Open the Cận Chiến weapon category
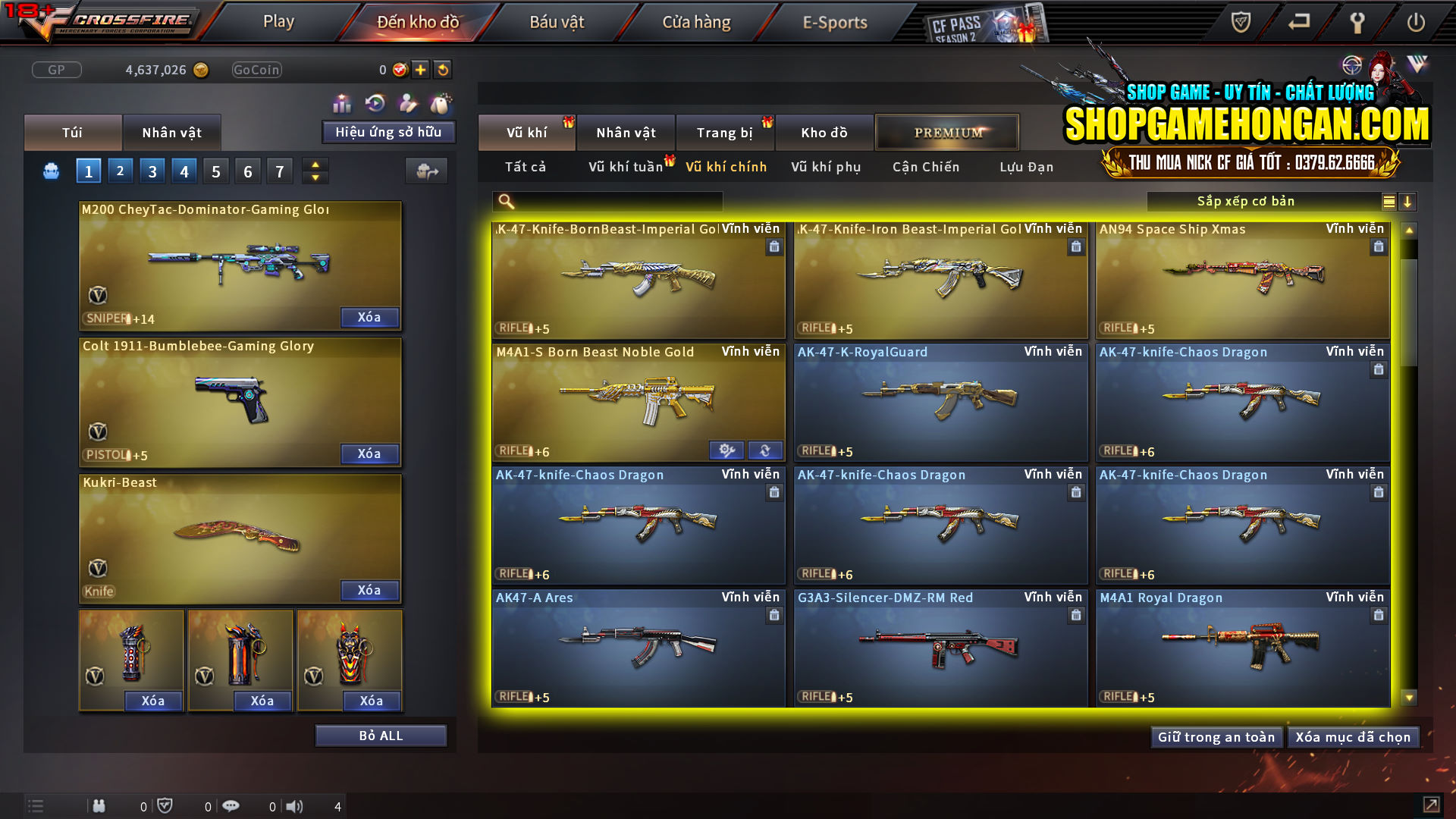This screenshot has width=1456, height=819. click(x=925, y=167)
